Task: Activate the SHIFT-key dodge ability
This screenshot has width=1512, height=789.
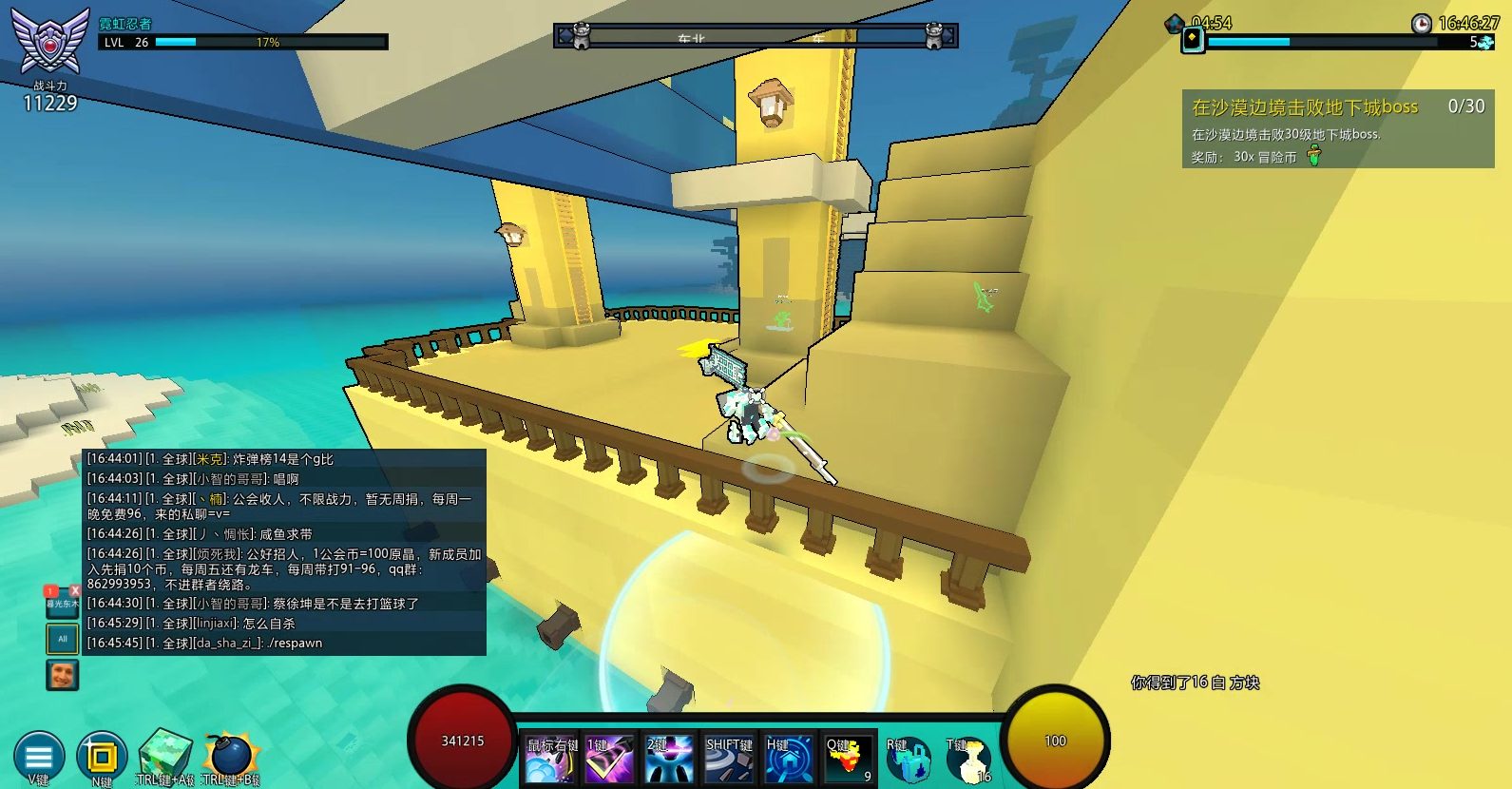Action: tap(729, 760)
